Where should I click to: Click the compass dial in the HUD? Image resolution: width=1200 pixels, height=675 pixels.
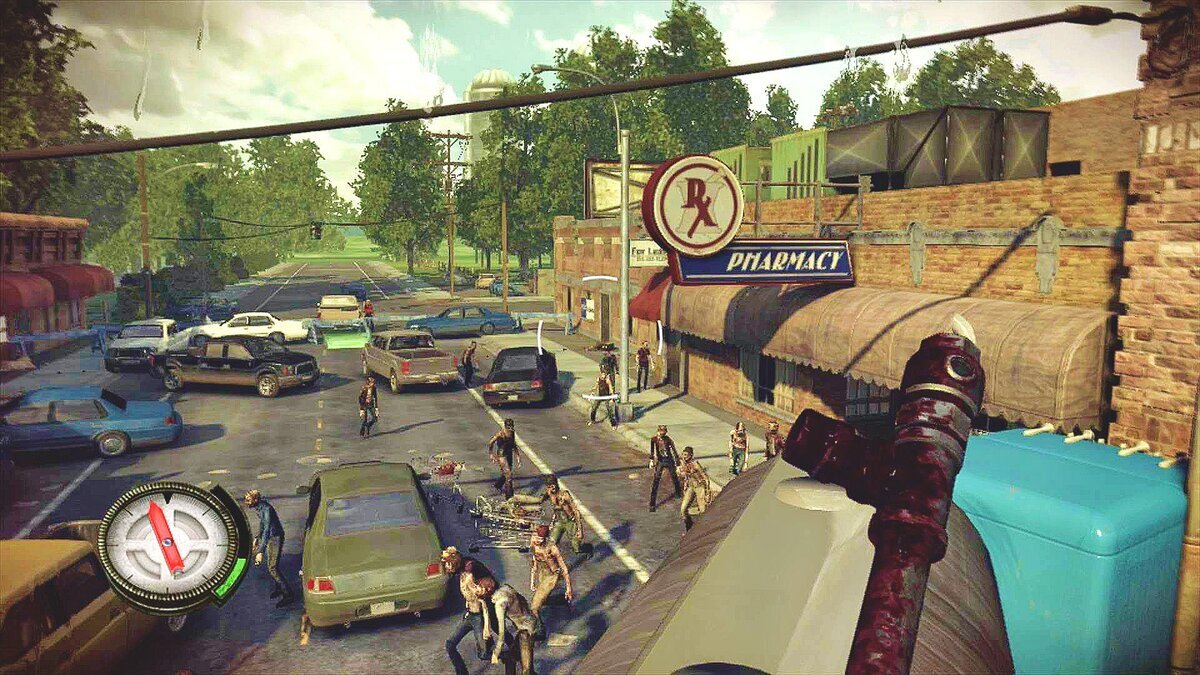pos(168,543)
